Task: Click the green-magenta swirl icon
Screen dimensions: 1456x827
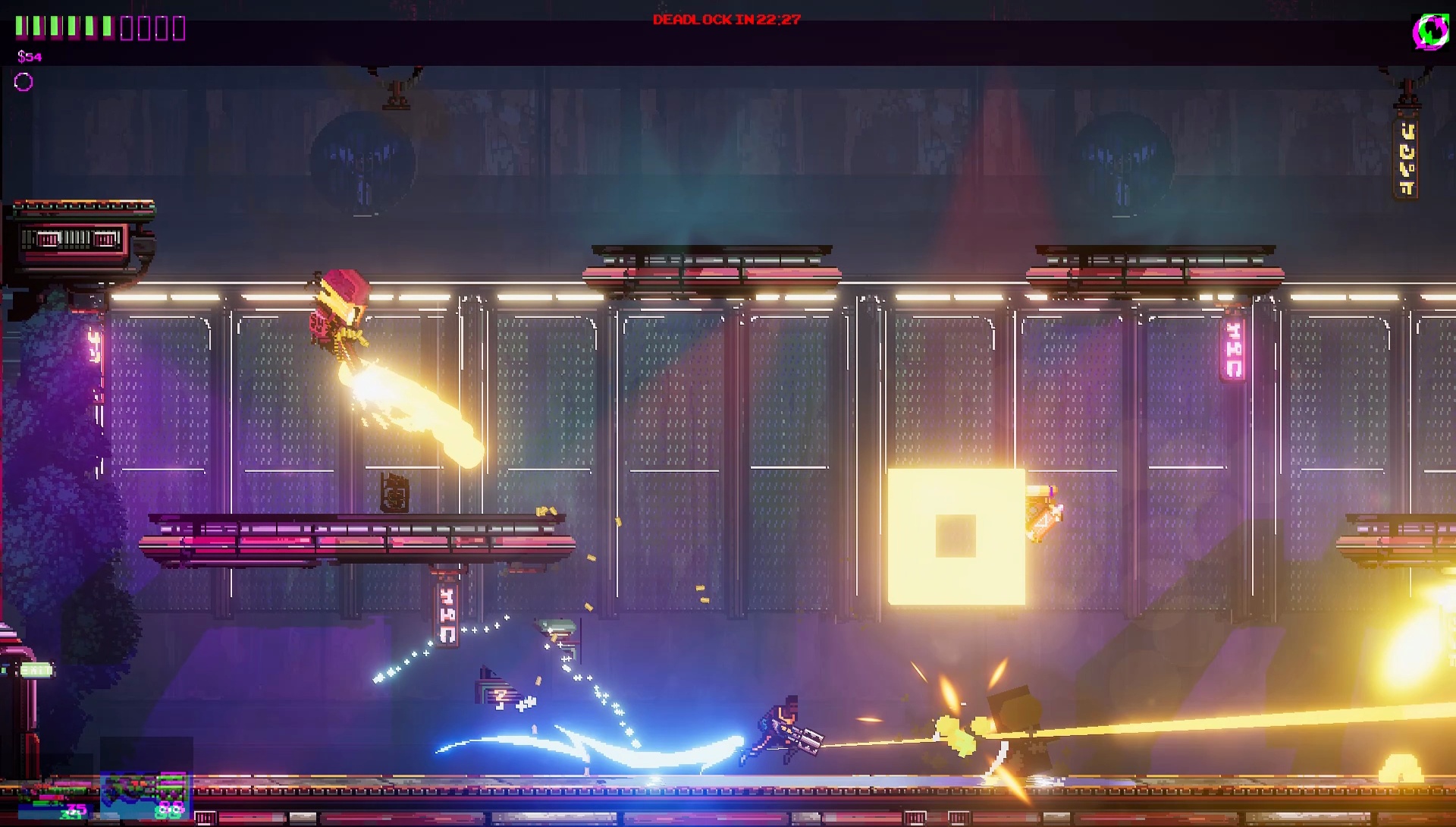Action: point(1430,32)
